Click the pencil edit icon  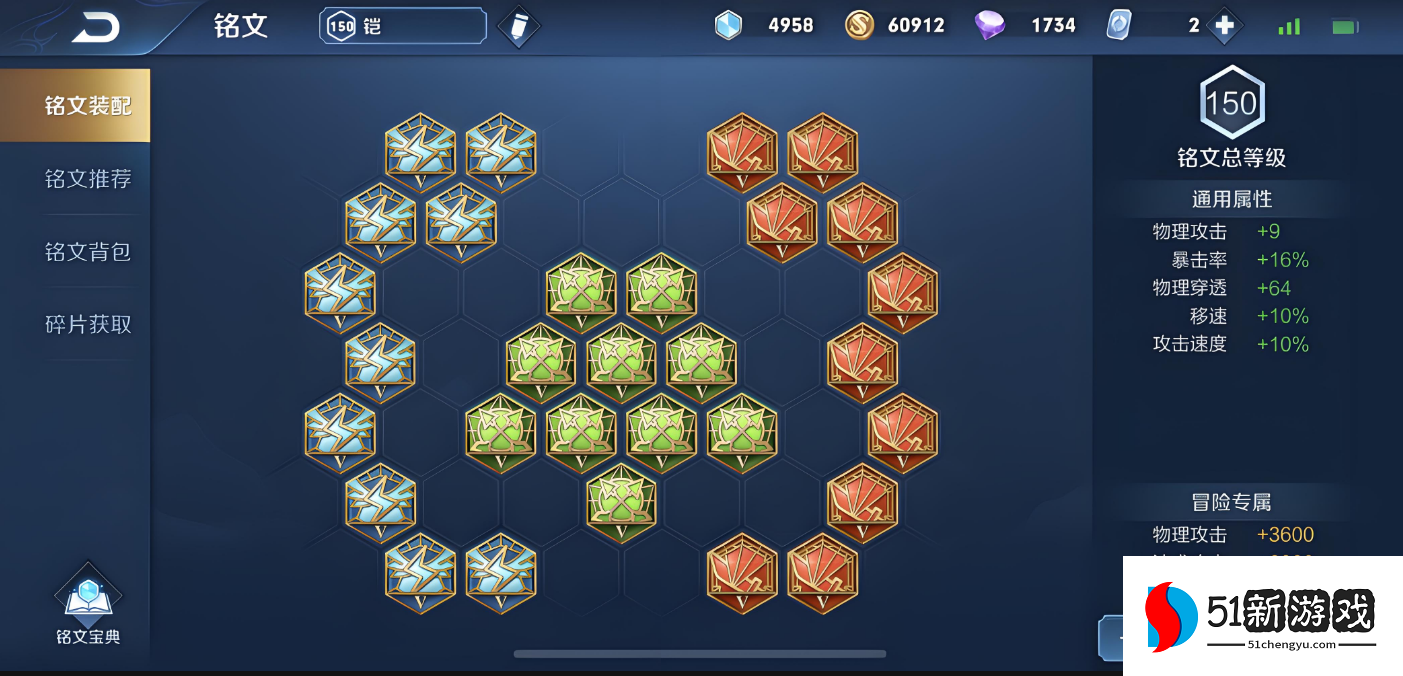(518, 26)
